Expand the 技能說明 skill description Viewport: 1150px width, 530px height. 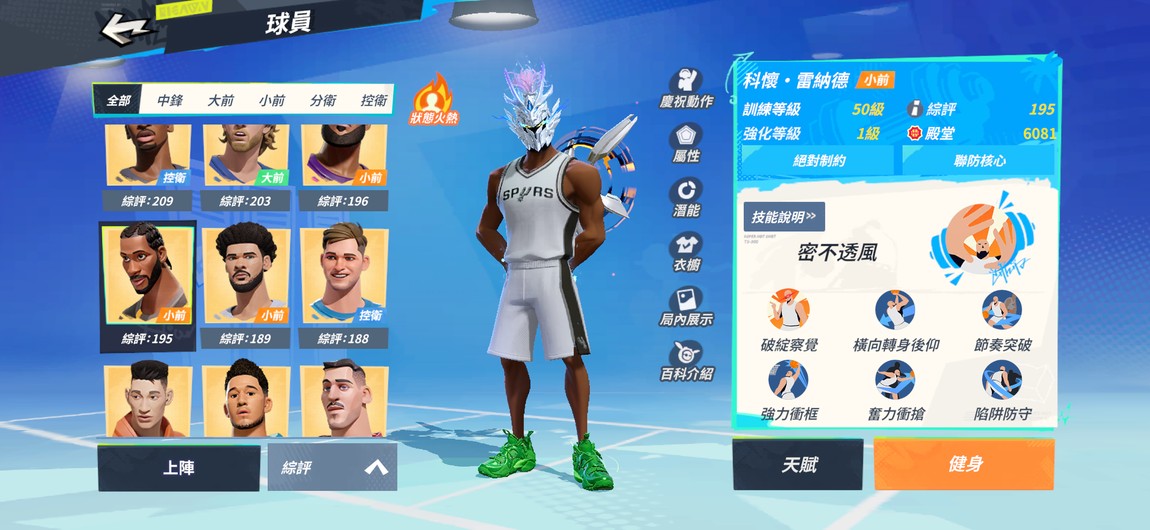pyautogui.click(x=784, y=215)
